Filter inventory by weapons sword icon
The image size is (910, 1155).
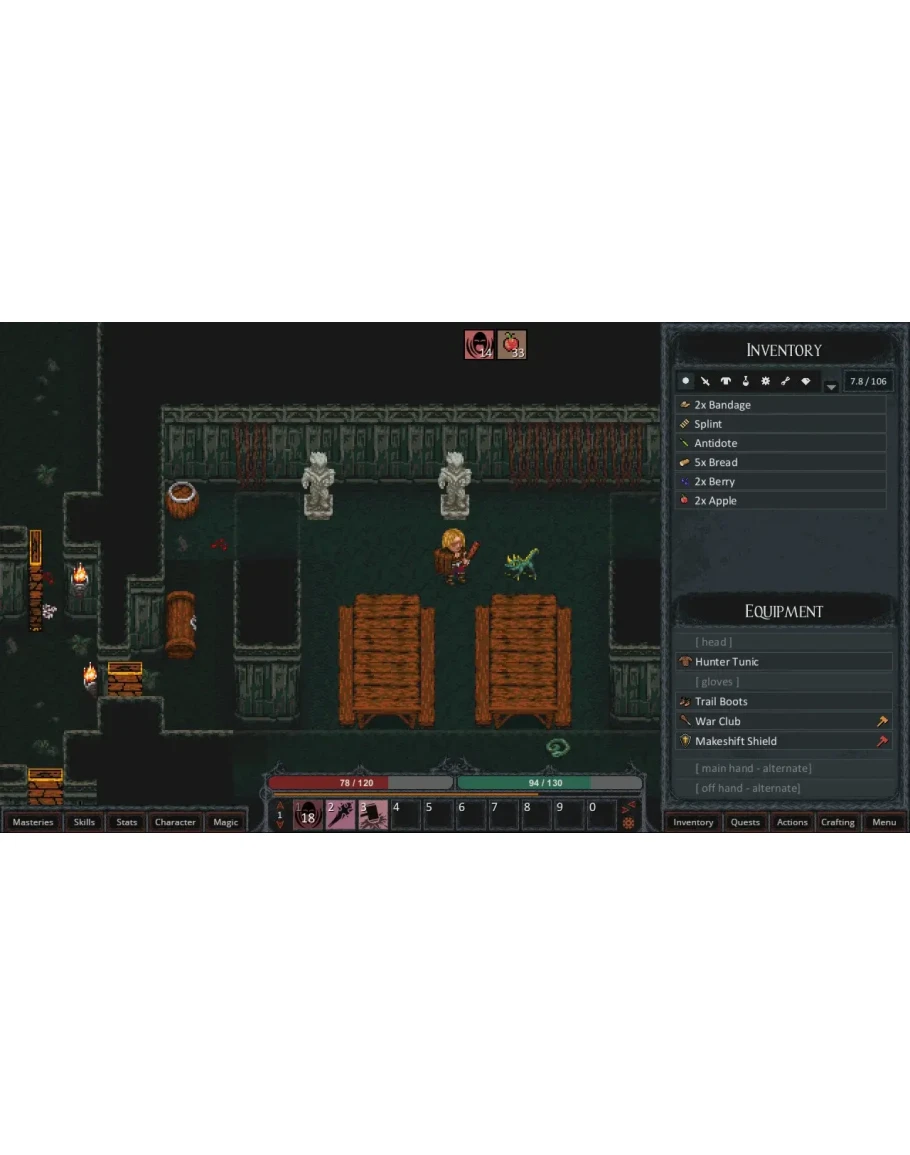tap(705, 381)
